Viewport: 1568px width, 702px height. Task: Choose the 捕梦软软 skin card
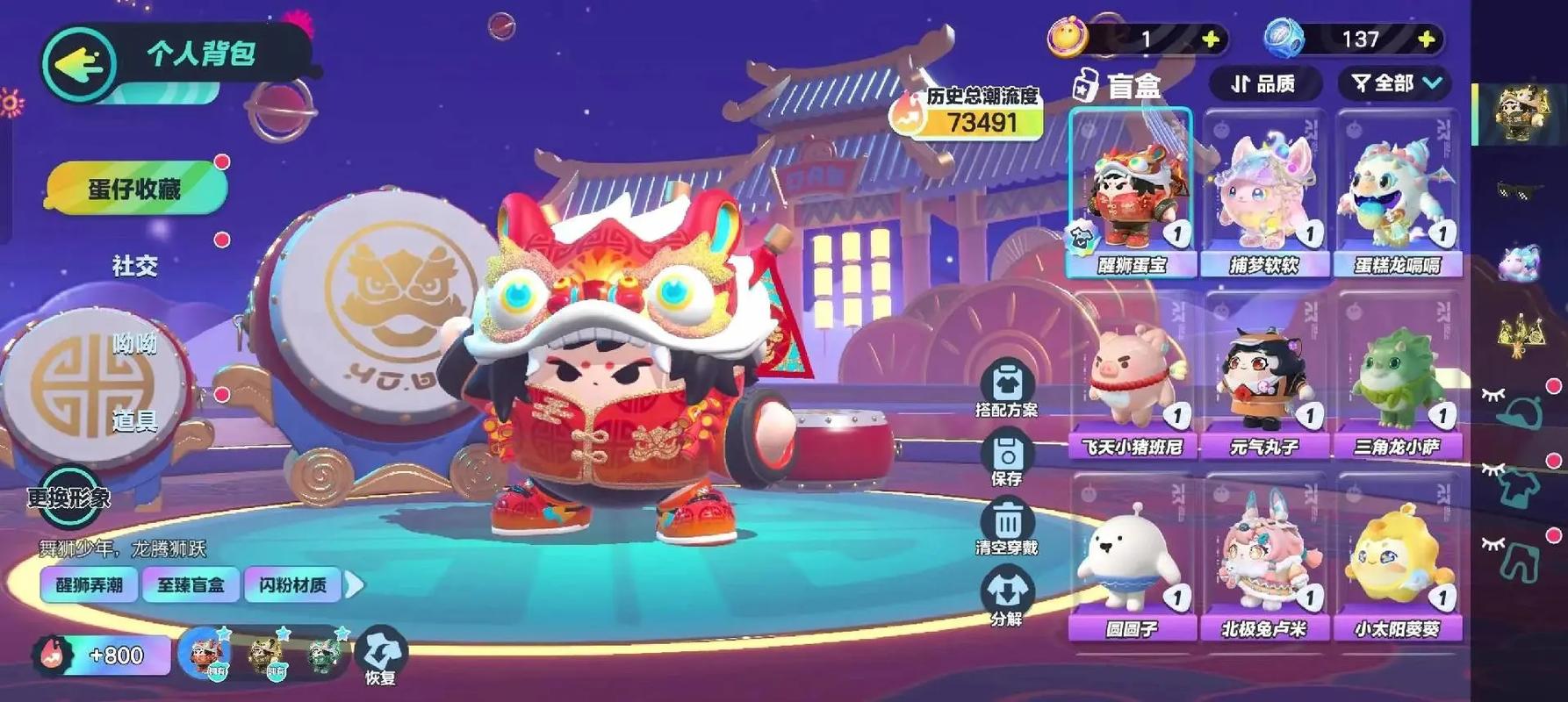pos(1263,193)
